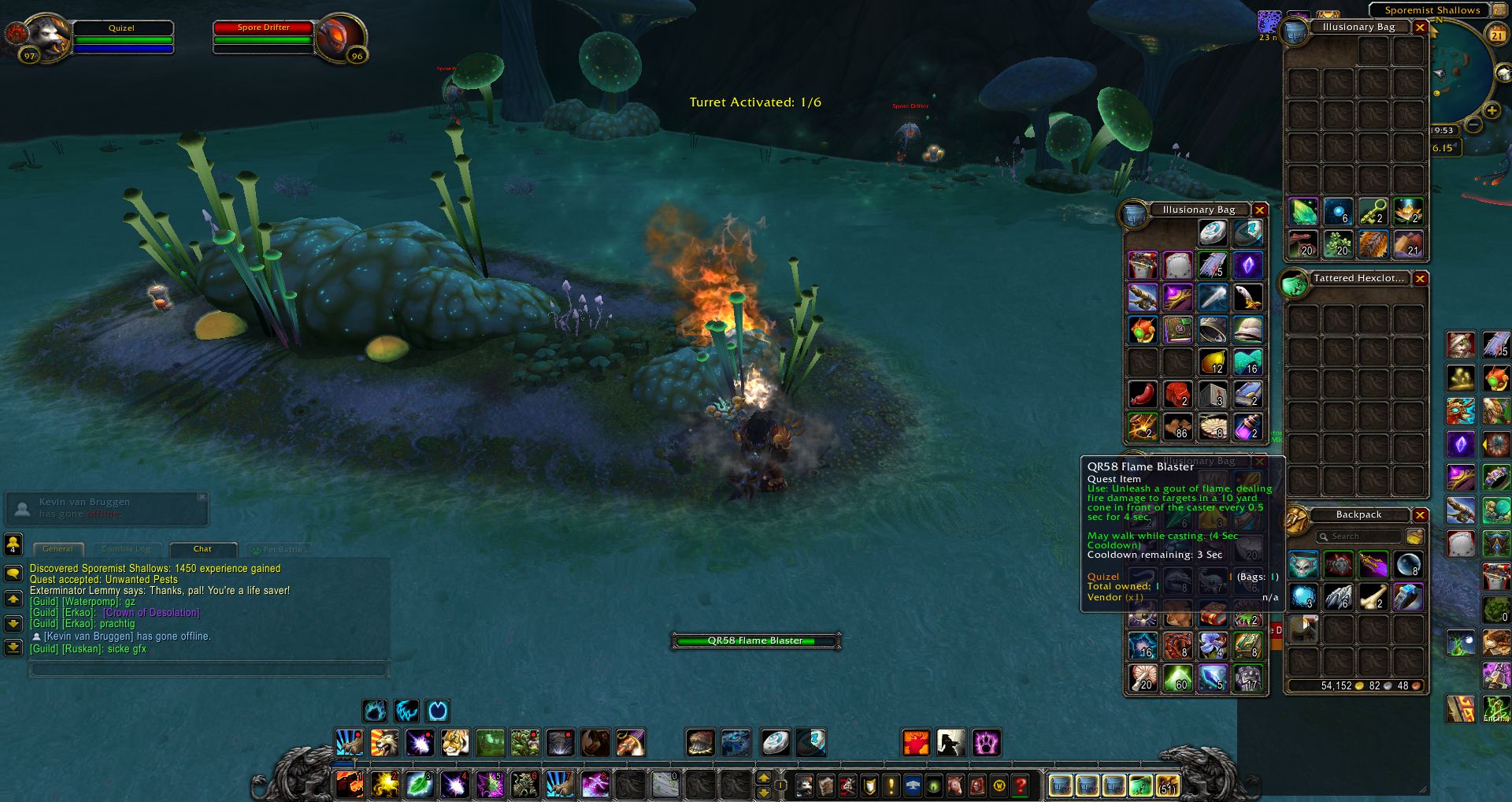
Task: Close the Backpack window
Action: (1420, 515)
